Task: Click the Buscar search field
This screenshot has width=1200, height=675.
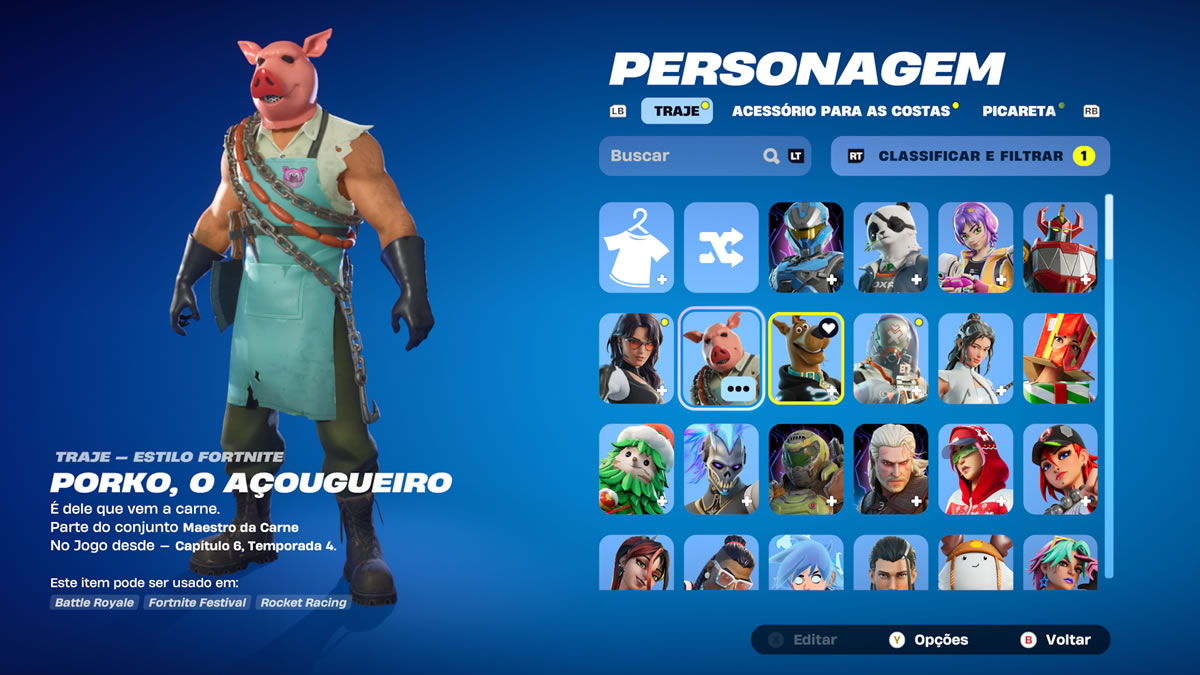Action: [685, 156]
